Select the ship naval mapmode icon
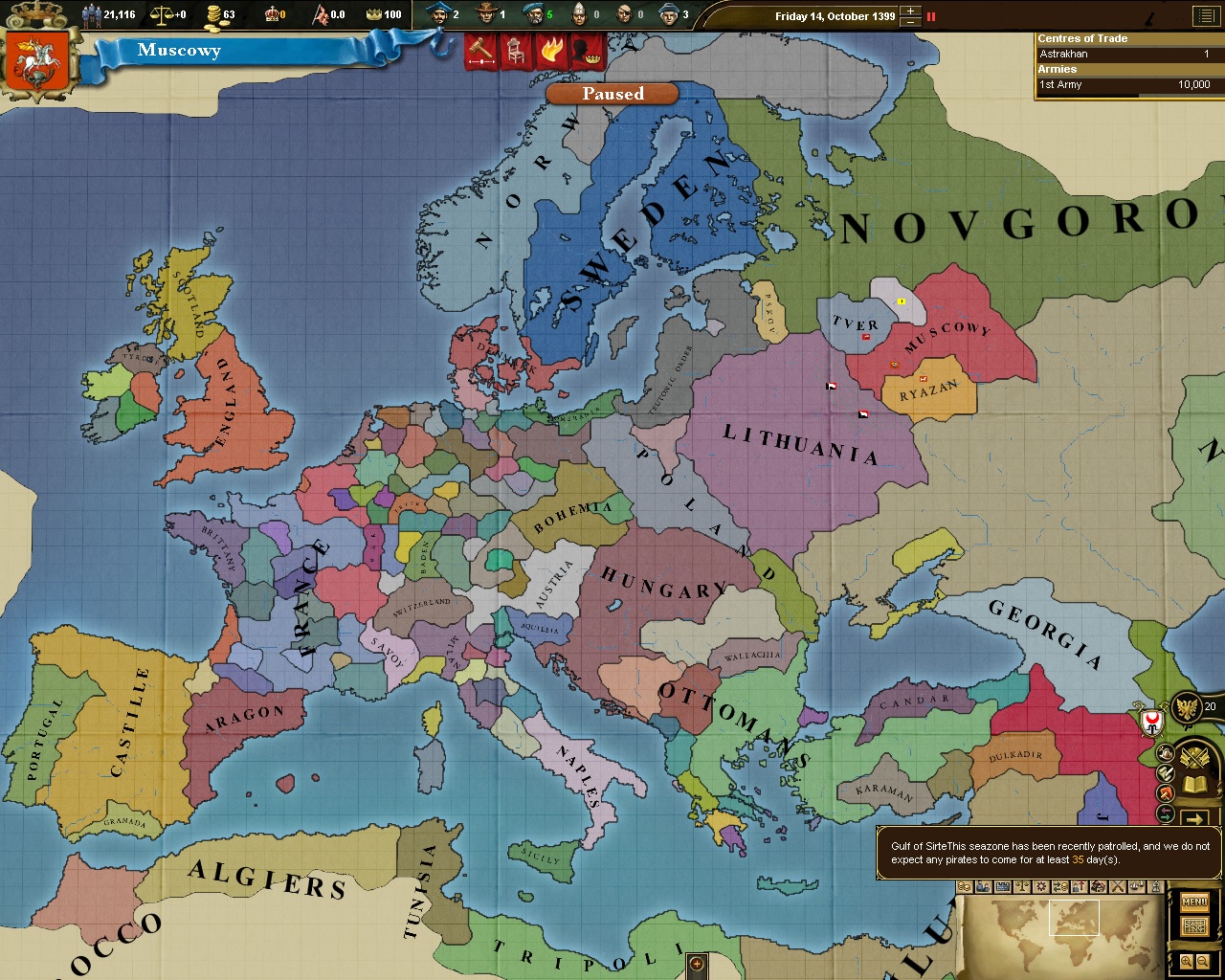1225x980 pixels. point(1136,887)
